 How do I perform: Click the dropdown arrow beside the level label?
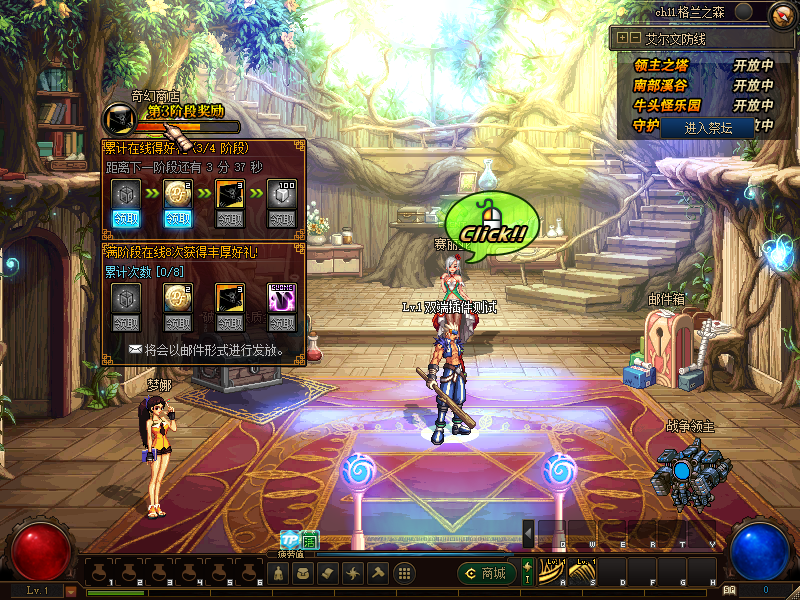71,591
